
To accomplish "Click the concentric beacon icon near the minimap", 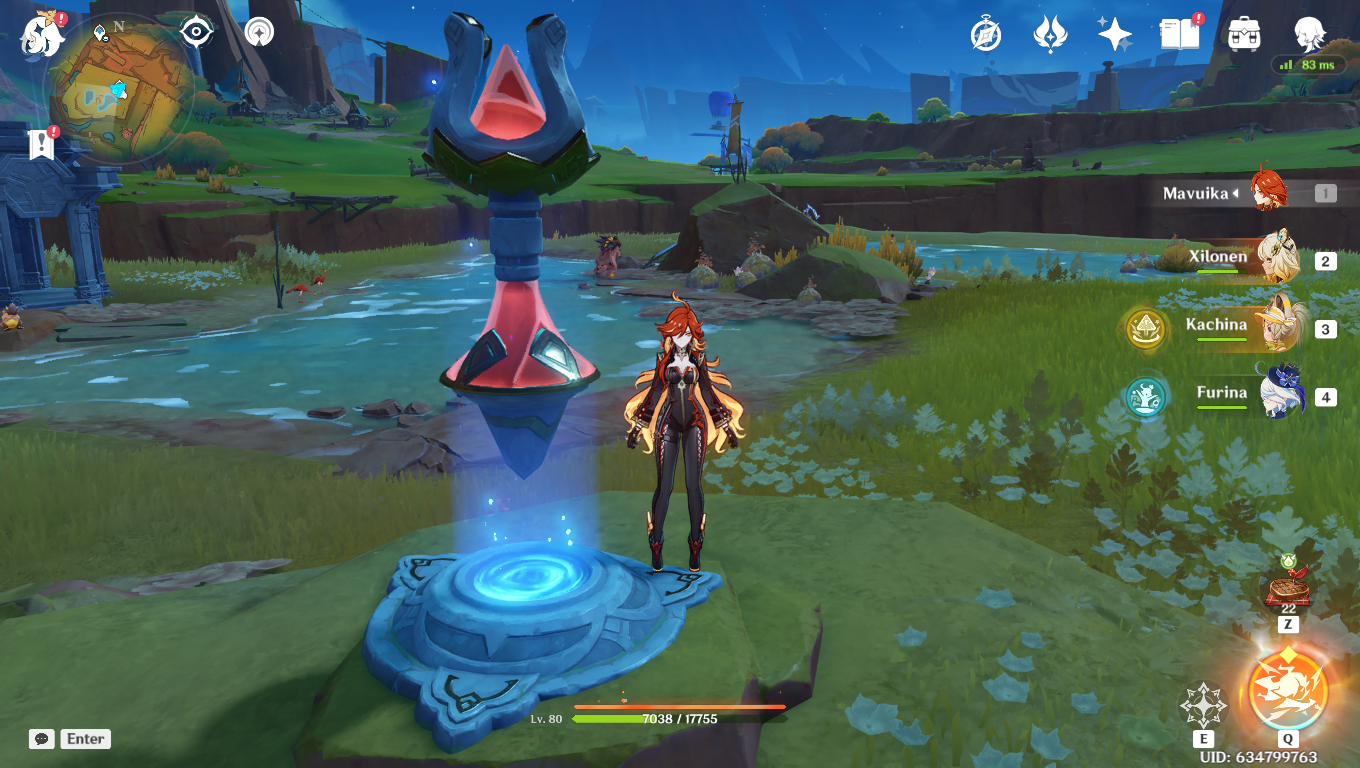I will pyautogui.click(x=258, y=32).
